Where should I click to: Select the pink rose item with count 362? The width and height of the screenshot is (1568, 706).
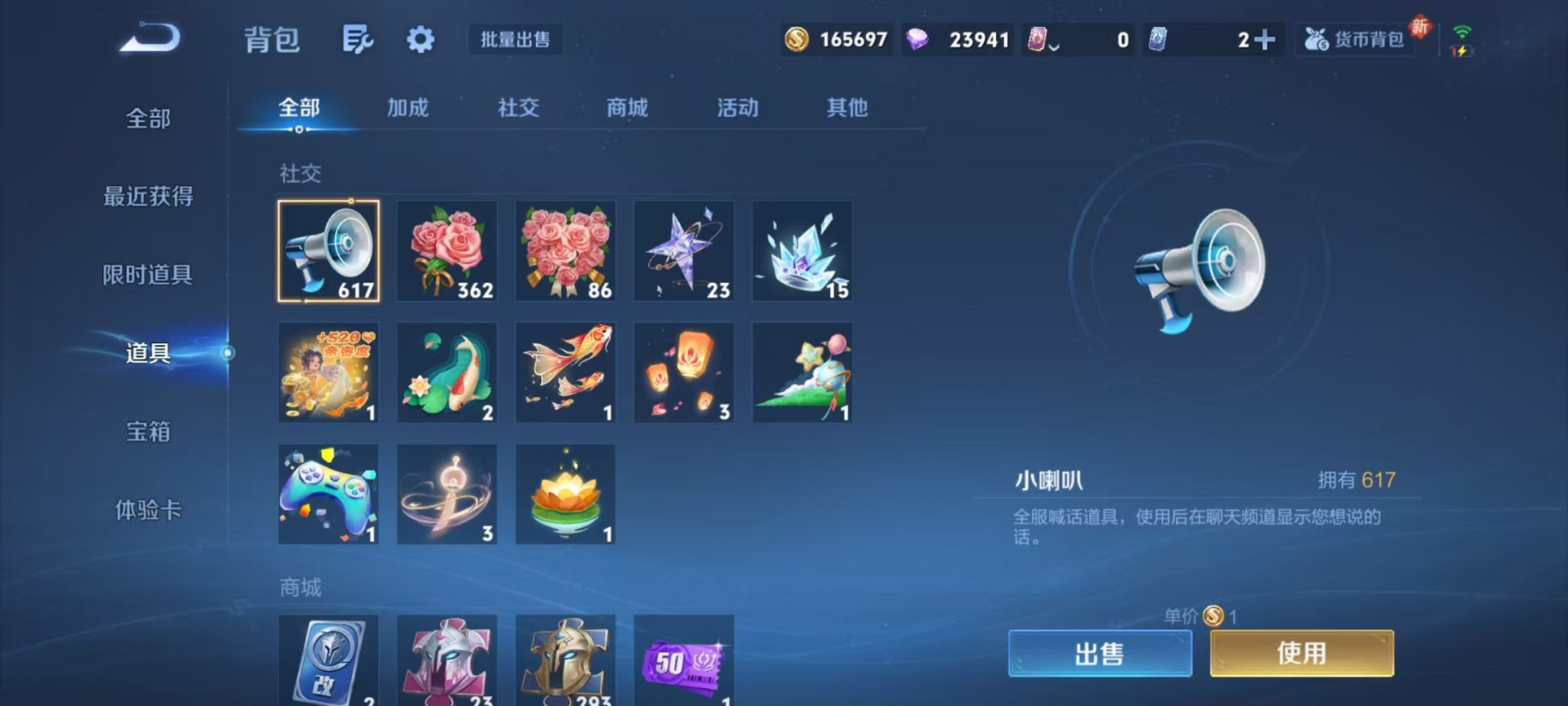click(447, 251)
